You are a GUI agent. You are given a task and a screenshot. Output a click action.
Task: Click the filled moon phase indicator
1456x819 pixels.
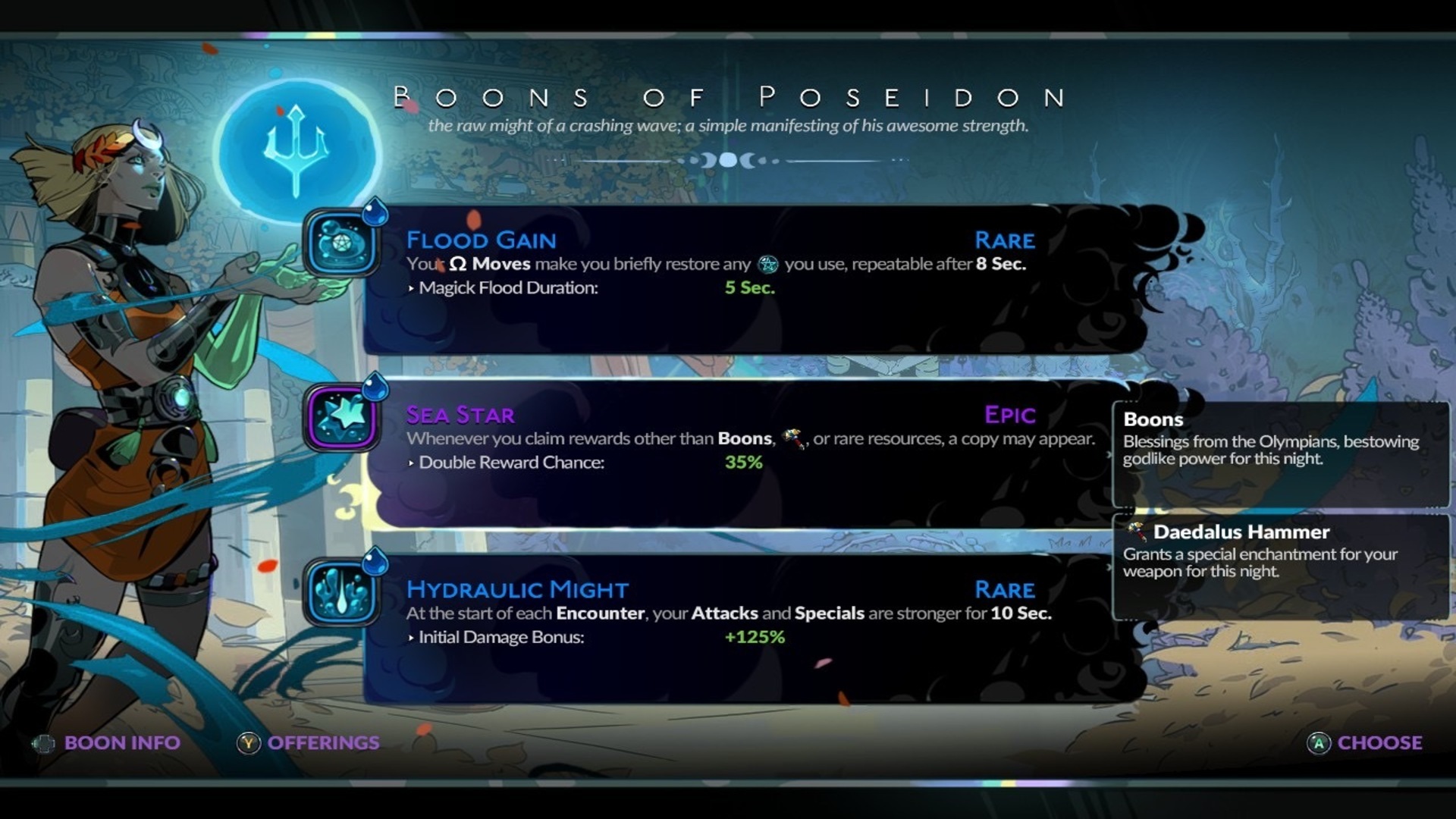[726, 161]
